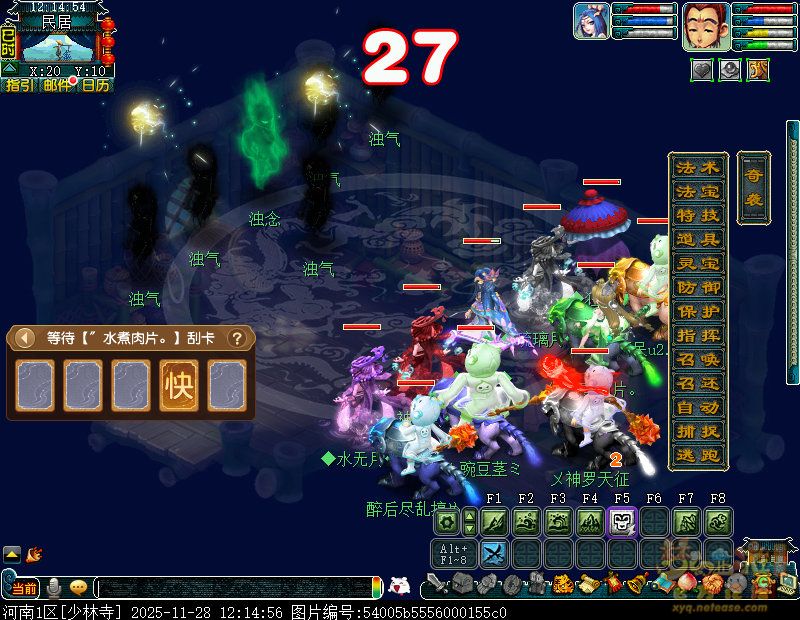800x620 pixels.
Task: Switch to the 奇袭 tab
Action: [753, 190]
